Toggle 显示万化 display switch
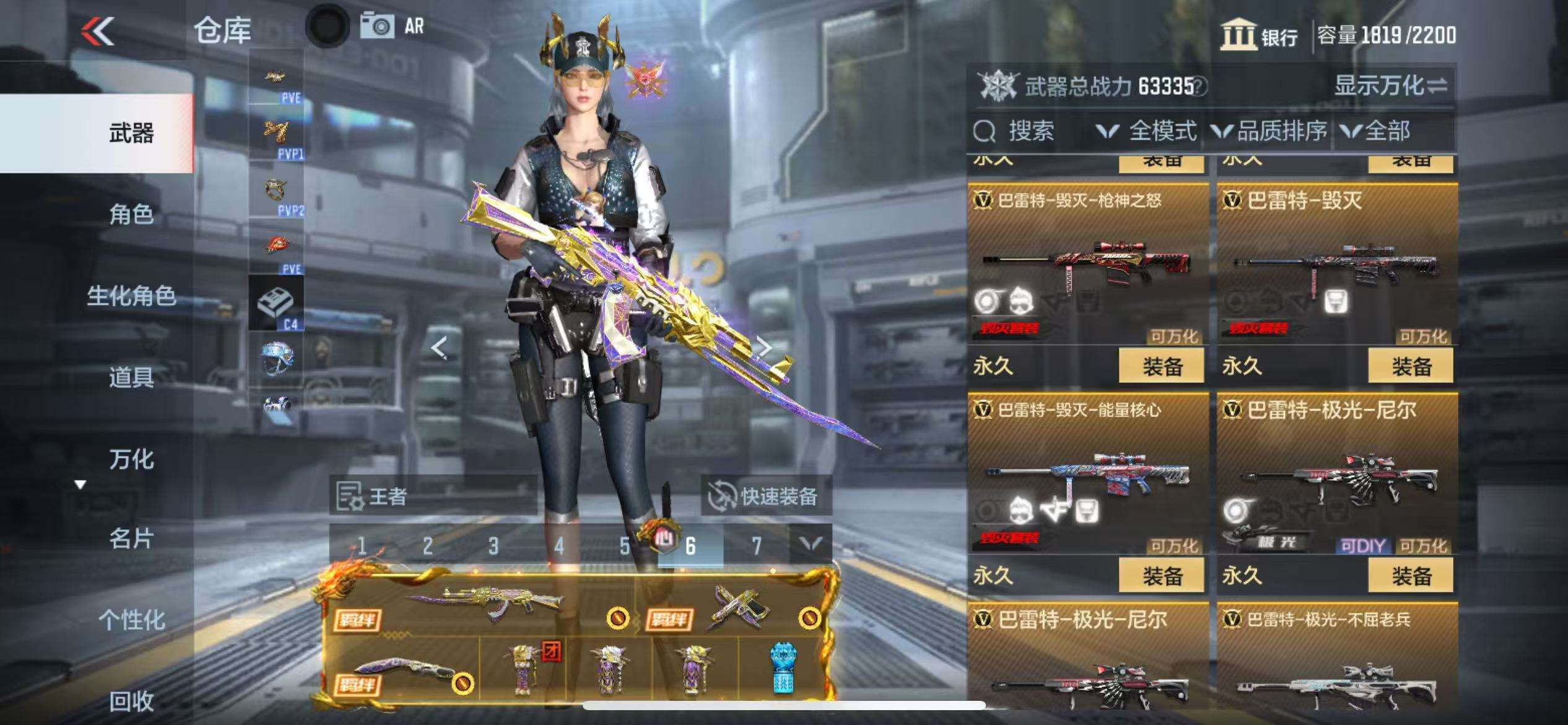 1390,86
